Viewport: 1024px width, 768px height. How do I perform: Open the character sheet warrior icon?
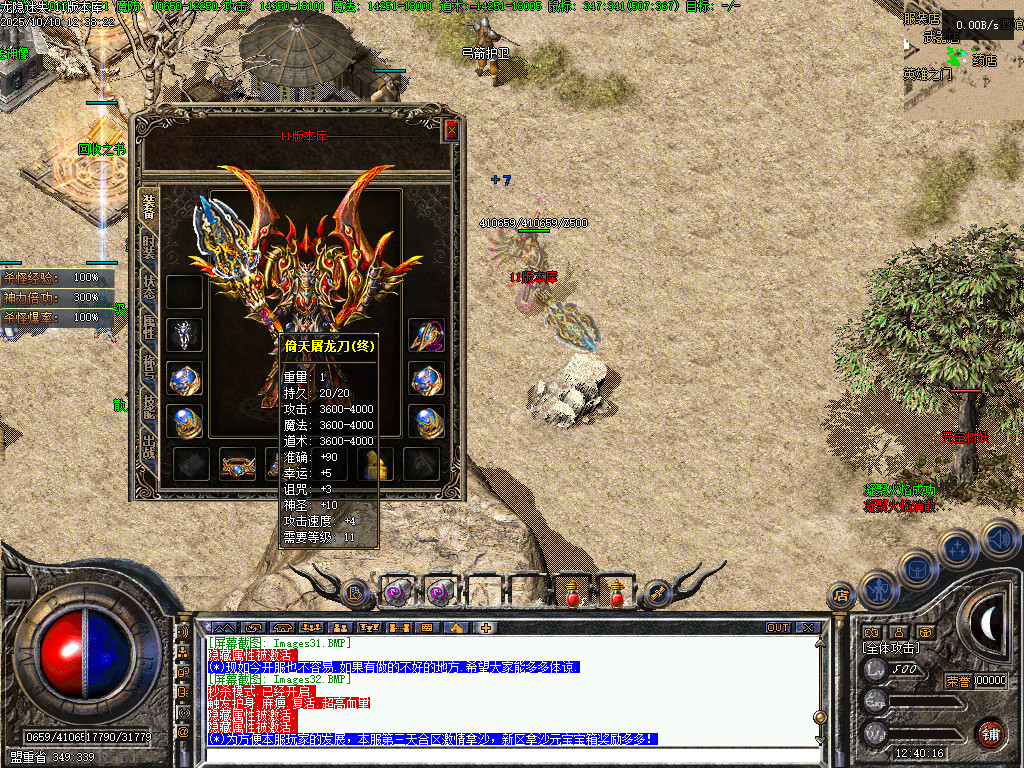877,588
